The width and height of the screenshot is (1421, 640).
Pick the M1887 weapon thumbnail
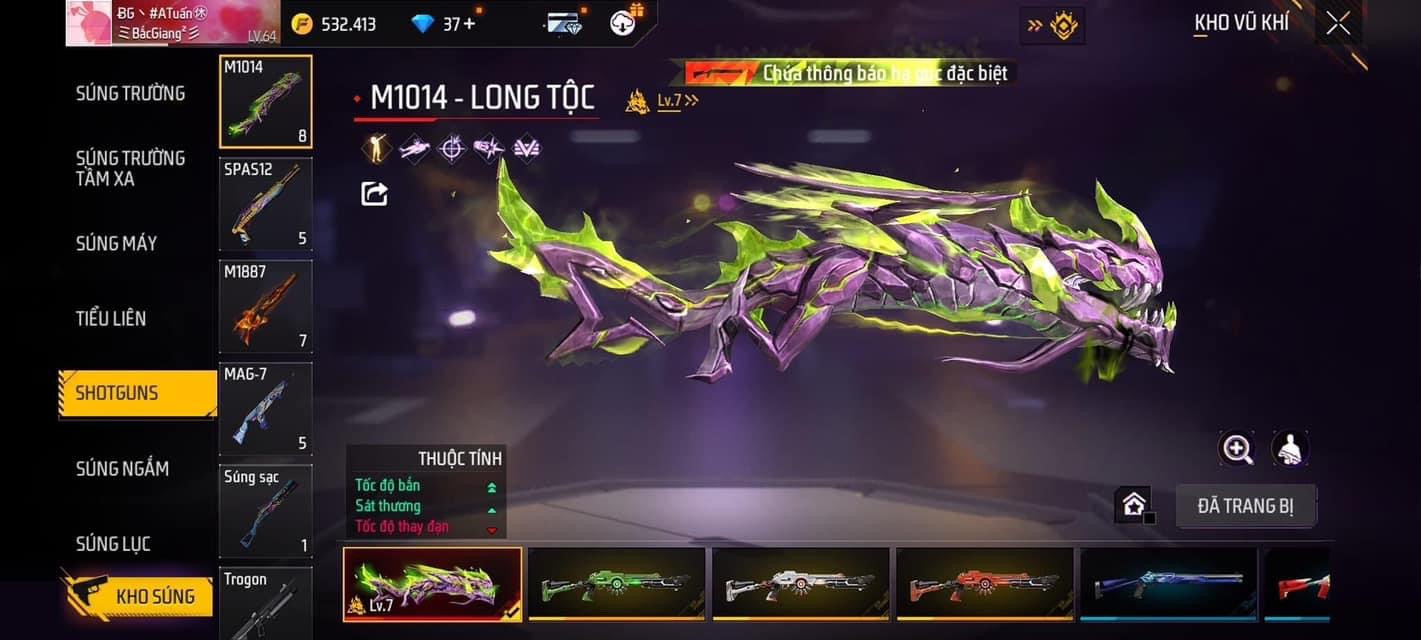[x=266, y=306]
